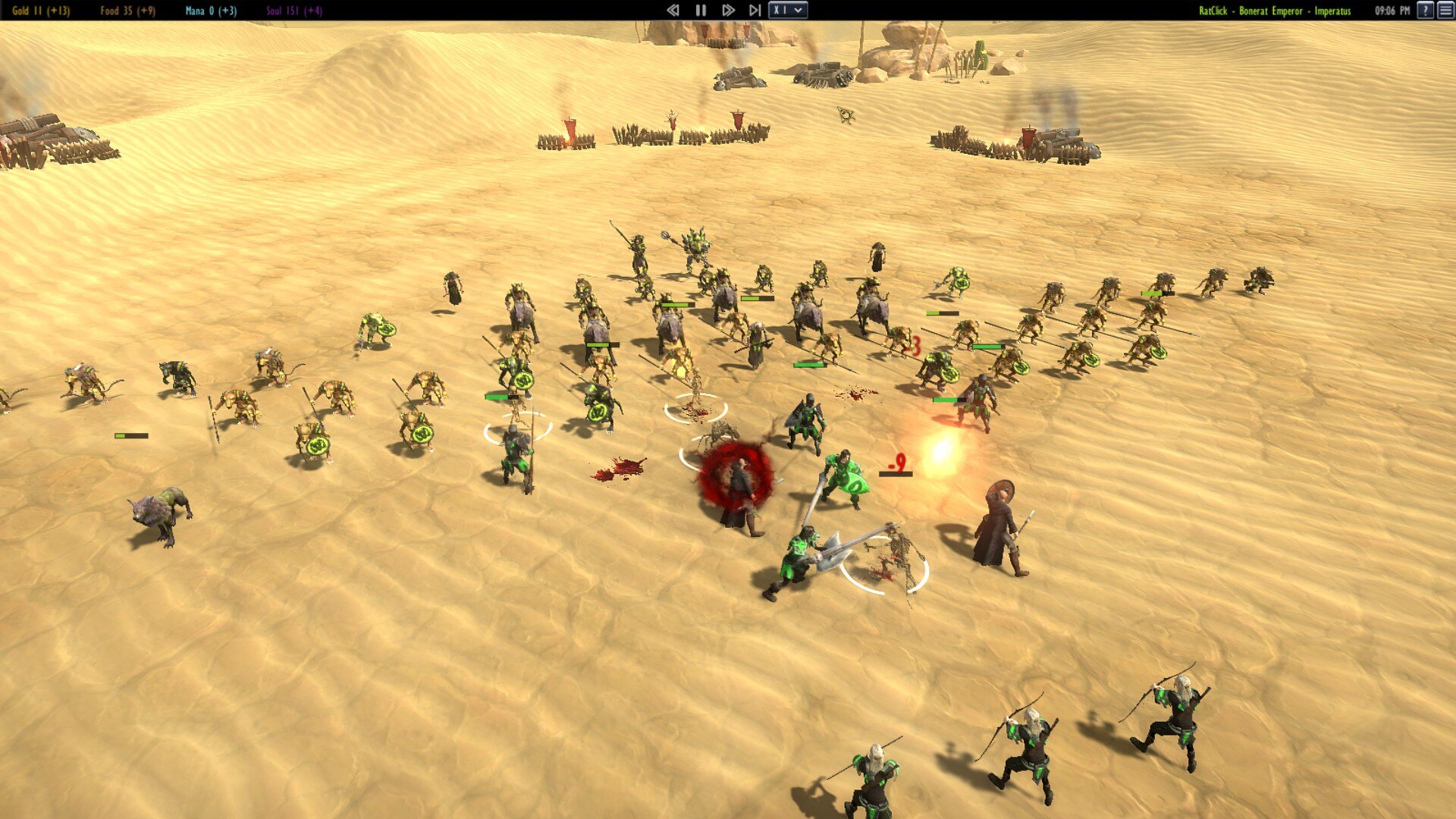Speed up the battle with the fast-forward arrows
The width and height of the screenshot is (1456, 819).
(728, 11)
